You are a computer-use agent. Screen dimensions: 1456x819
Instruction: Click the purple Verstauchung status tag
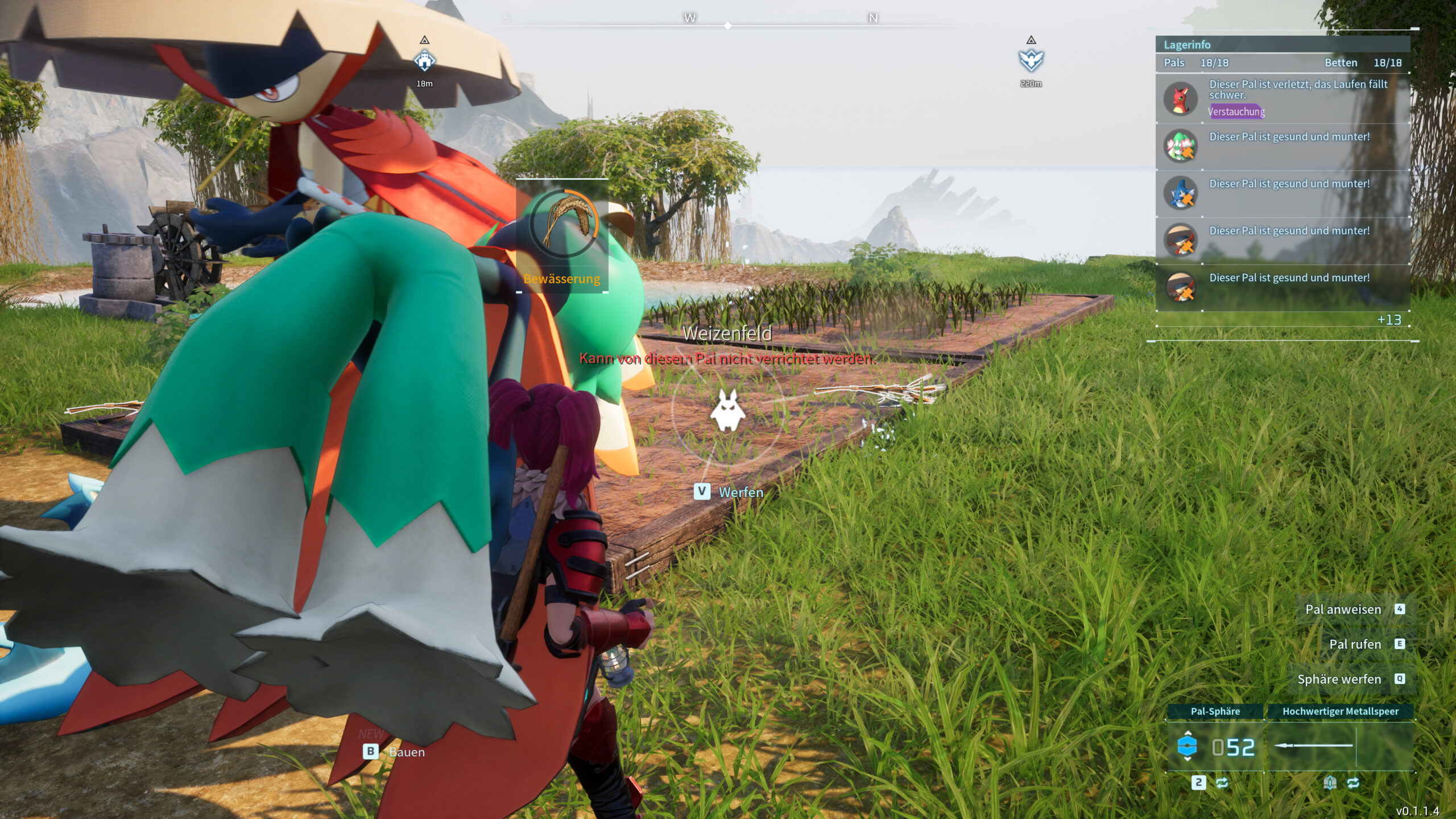[1236, 112]
